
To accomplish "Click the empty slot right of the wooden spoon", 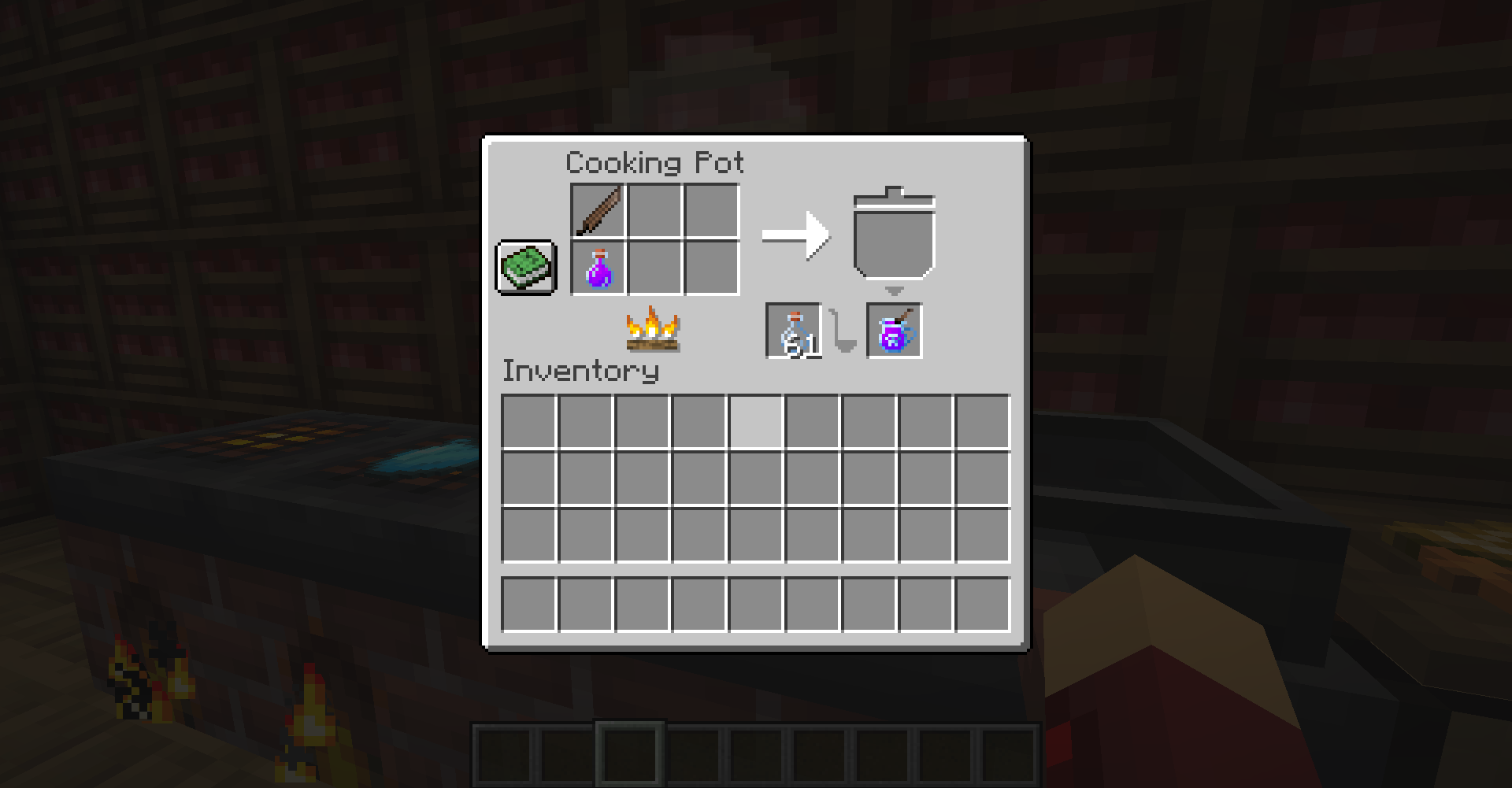I will click(654, 210).
